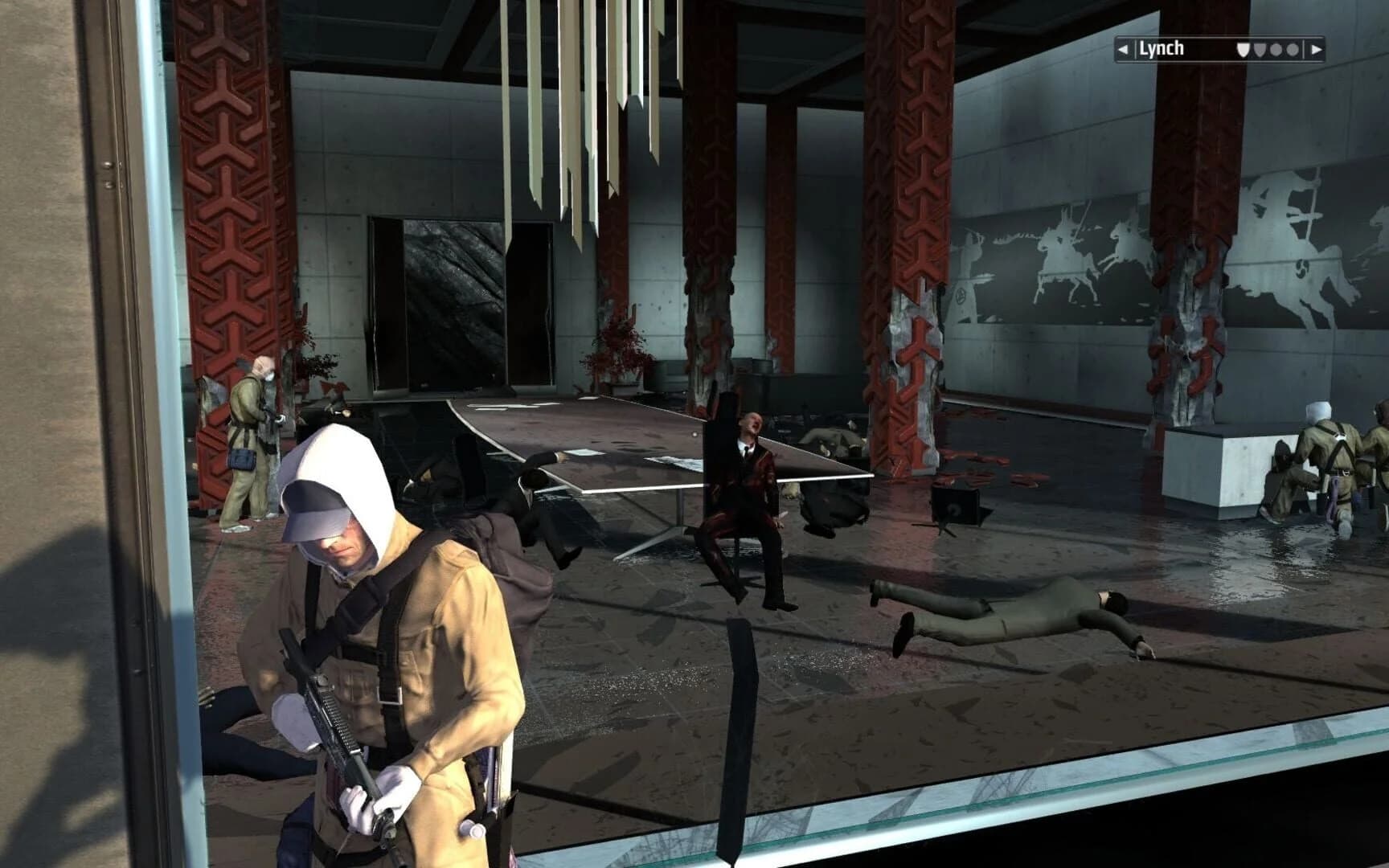Click the right arrow to switch to the next character
Screen dimensions: 1389x868
tap(1317, 50)
